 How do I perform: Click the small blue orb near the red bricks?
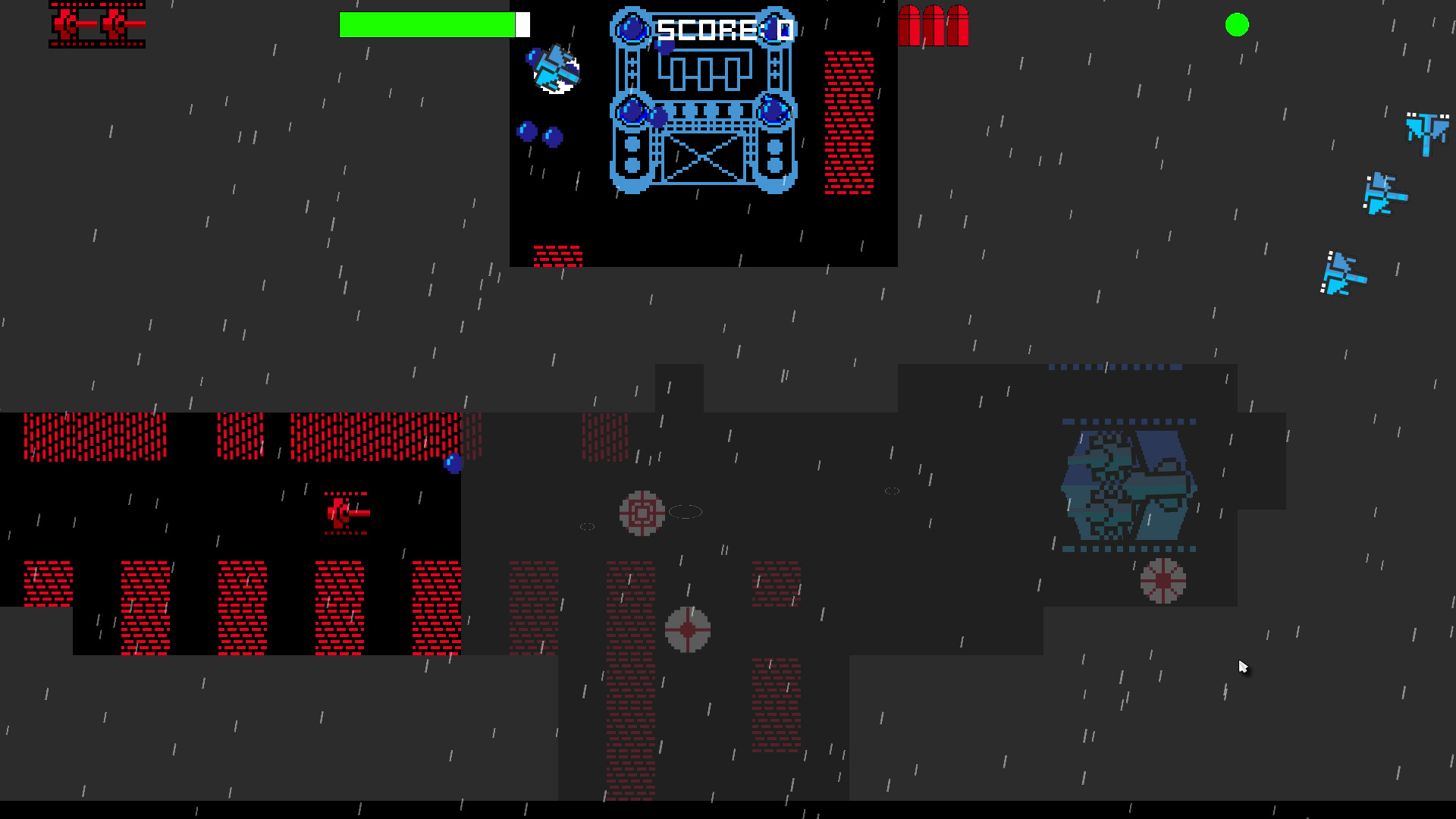[453, 461]
